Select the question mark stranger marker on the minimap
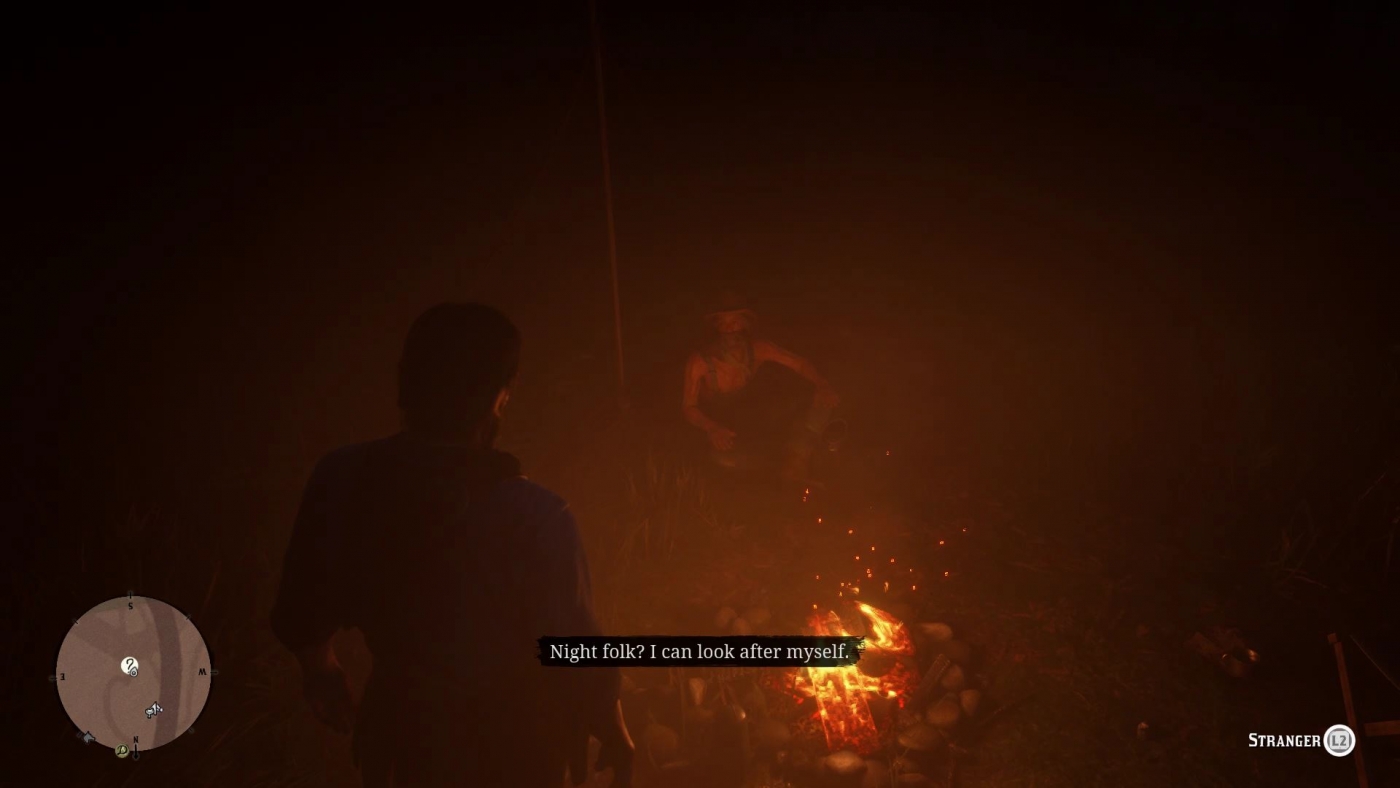This screenshot has width=1400, height=788. point(130,665)
